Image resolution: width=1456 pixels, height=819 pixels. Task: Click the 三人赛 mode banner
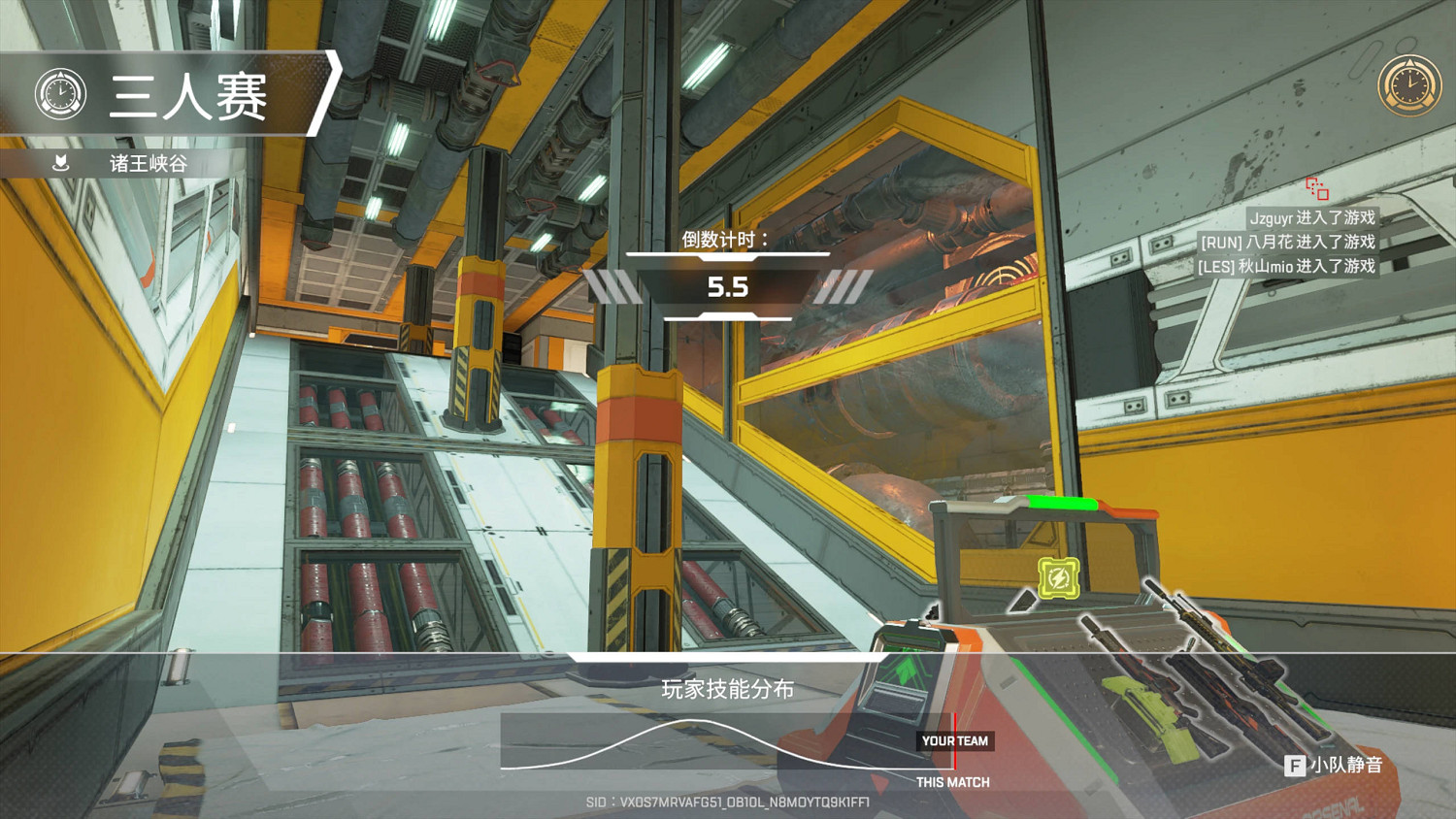click(x=188, y=95)
